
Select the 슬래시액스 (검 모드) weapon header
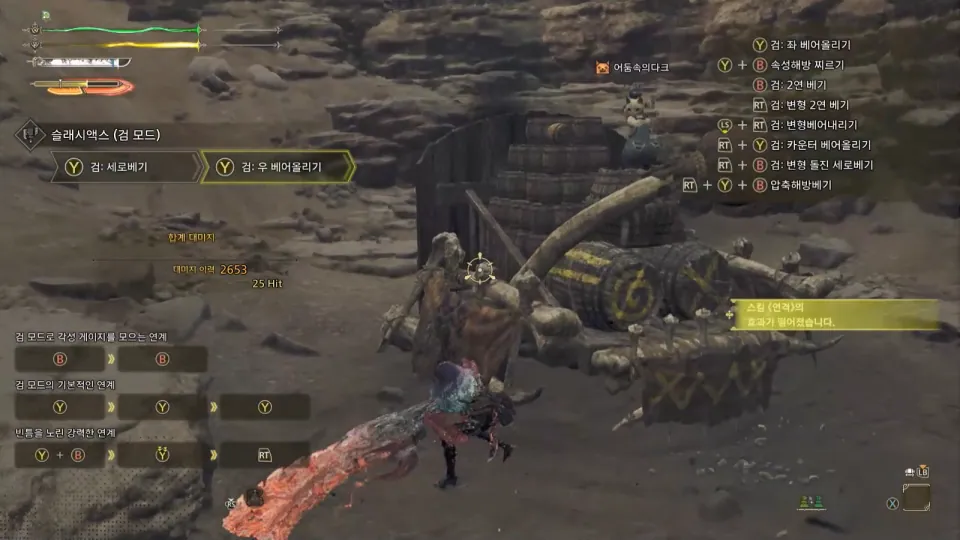click(105, 134)
